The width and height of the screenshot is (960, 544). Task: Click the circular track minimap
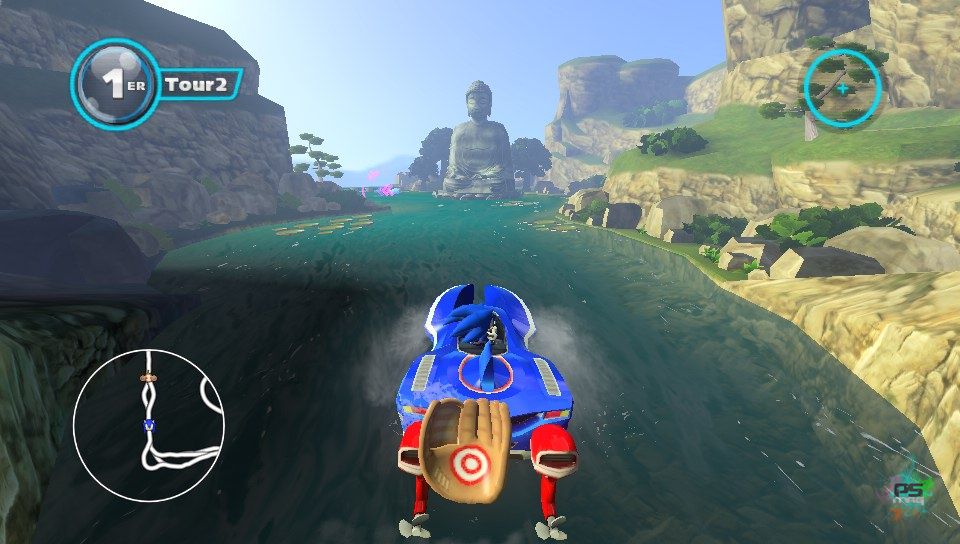148,425
